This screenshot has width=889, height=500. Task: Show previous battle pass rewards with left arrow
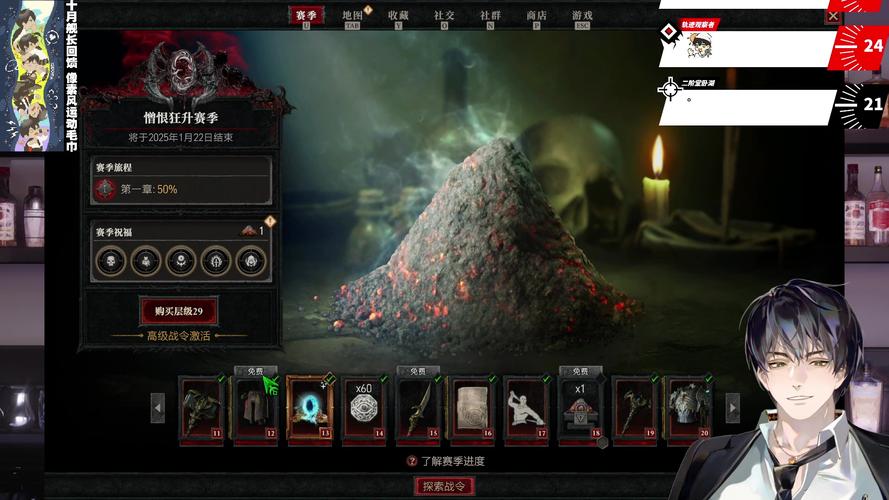158,407
